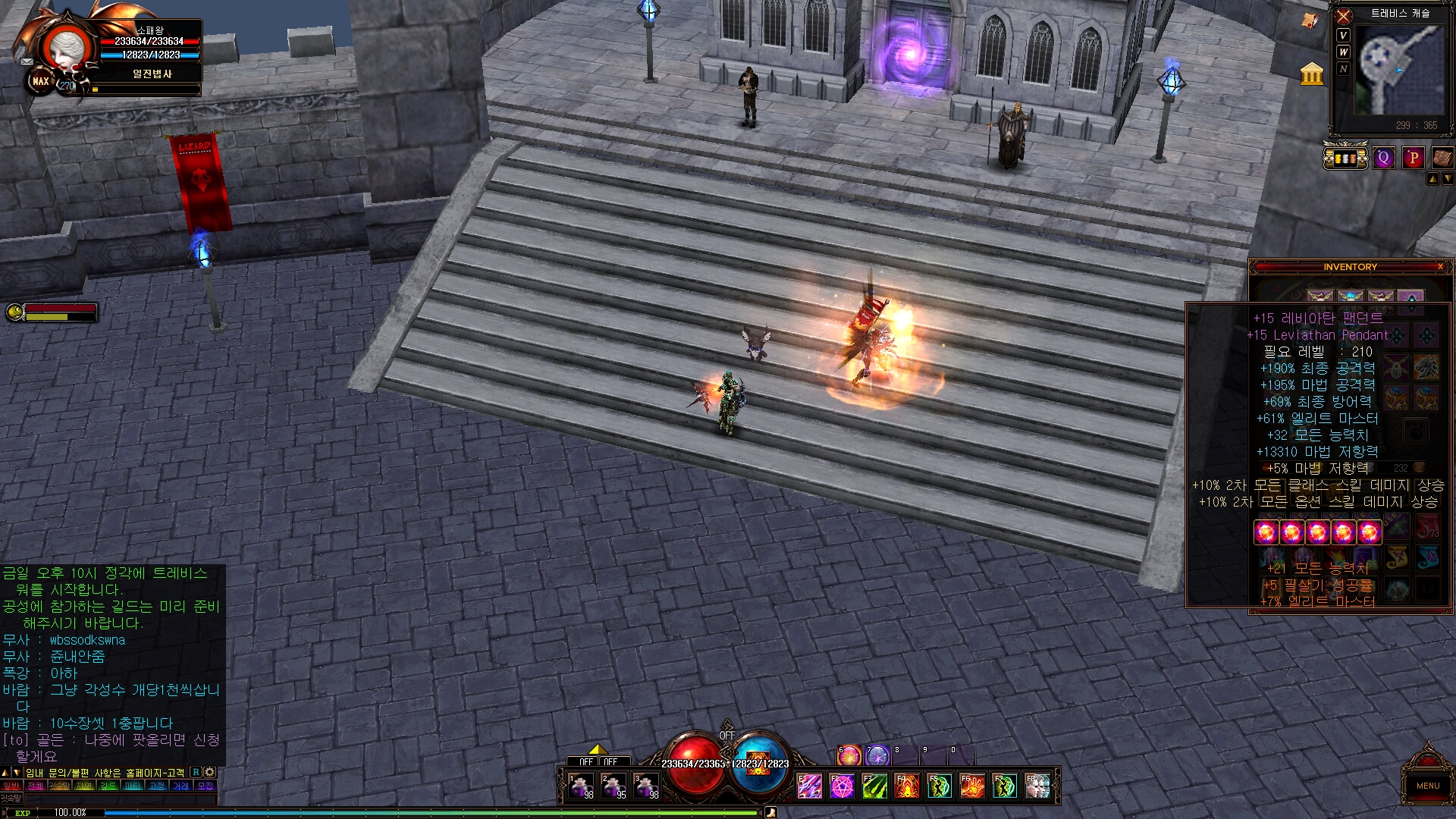1456x819 pixels.
Task: Use the F2 pentagram skill
Action: [842, 786]
